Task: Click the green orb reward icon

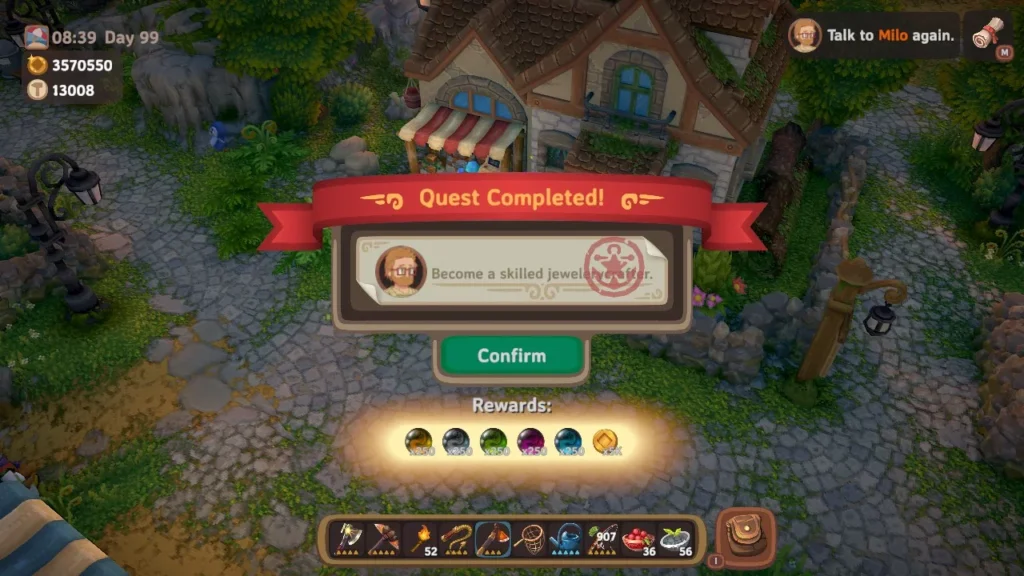Action: [493, 440]
